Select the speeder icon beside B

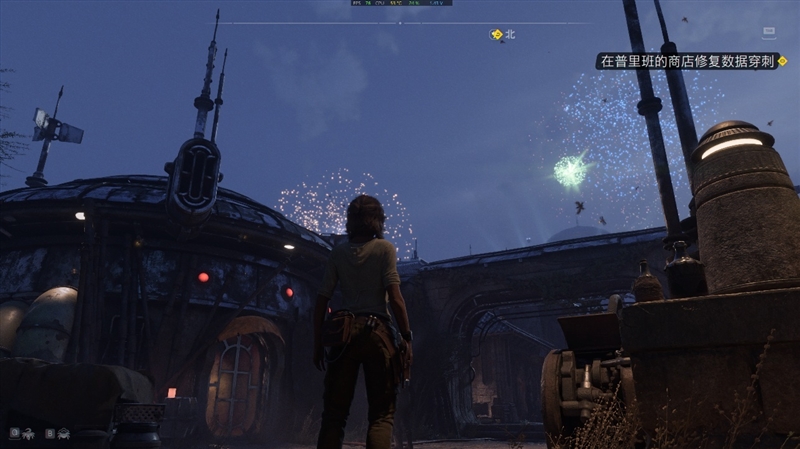click(x=63, y=433)
